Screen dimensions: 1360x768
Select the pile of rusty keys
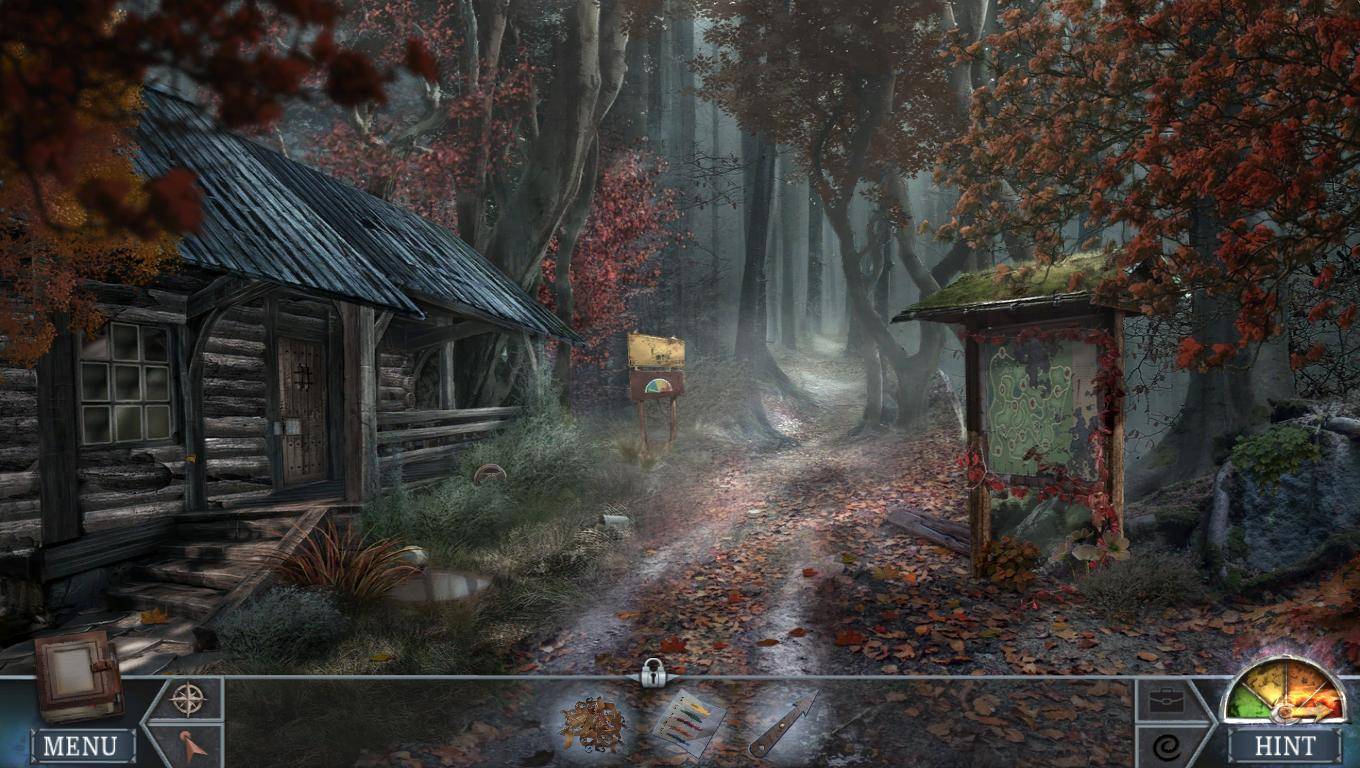tap(592, 723)
